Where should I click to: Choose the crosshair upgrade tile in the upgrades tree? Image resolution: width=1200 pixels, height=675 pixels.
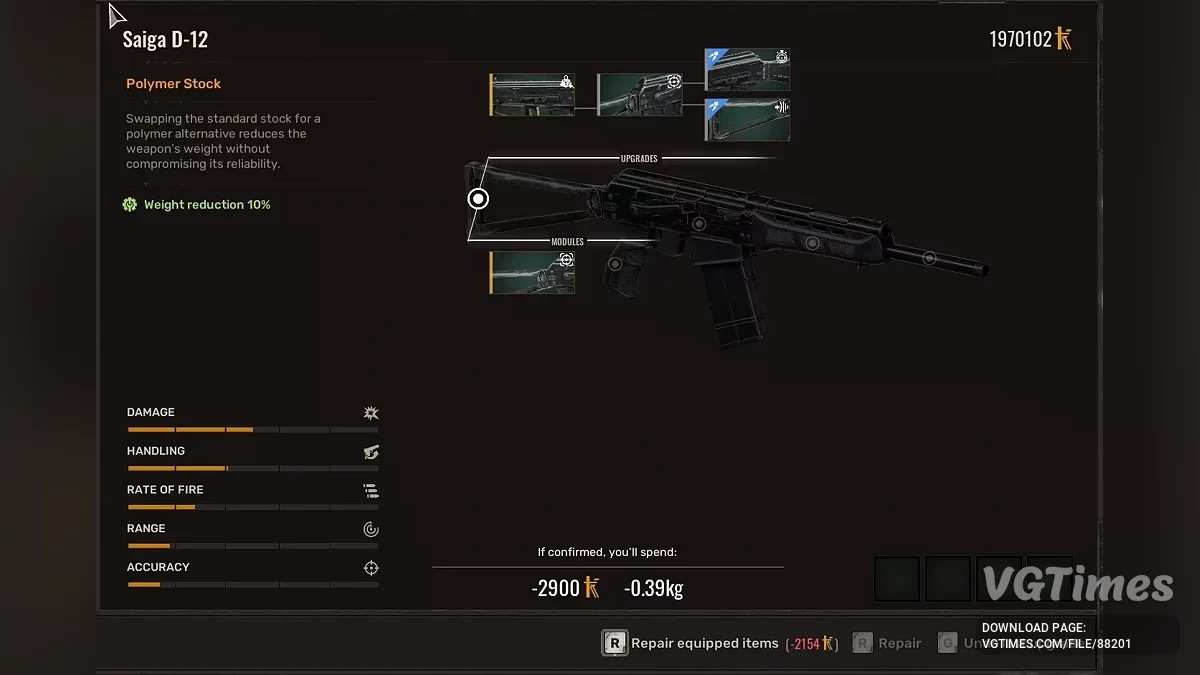pos(640,95)
